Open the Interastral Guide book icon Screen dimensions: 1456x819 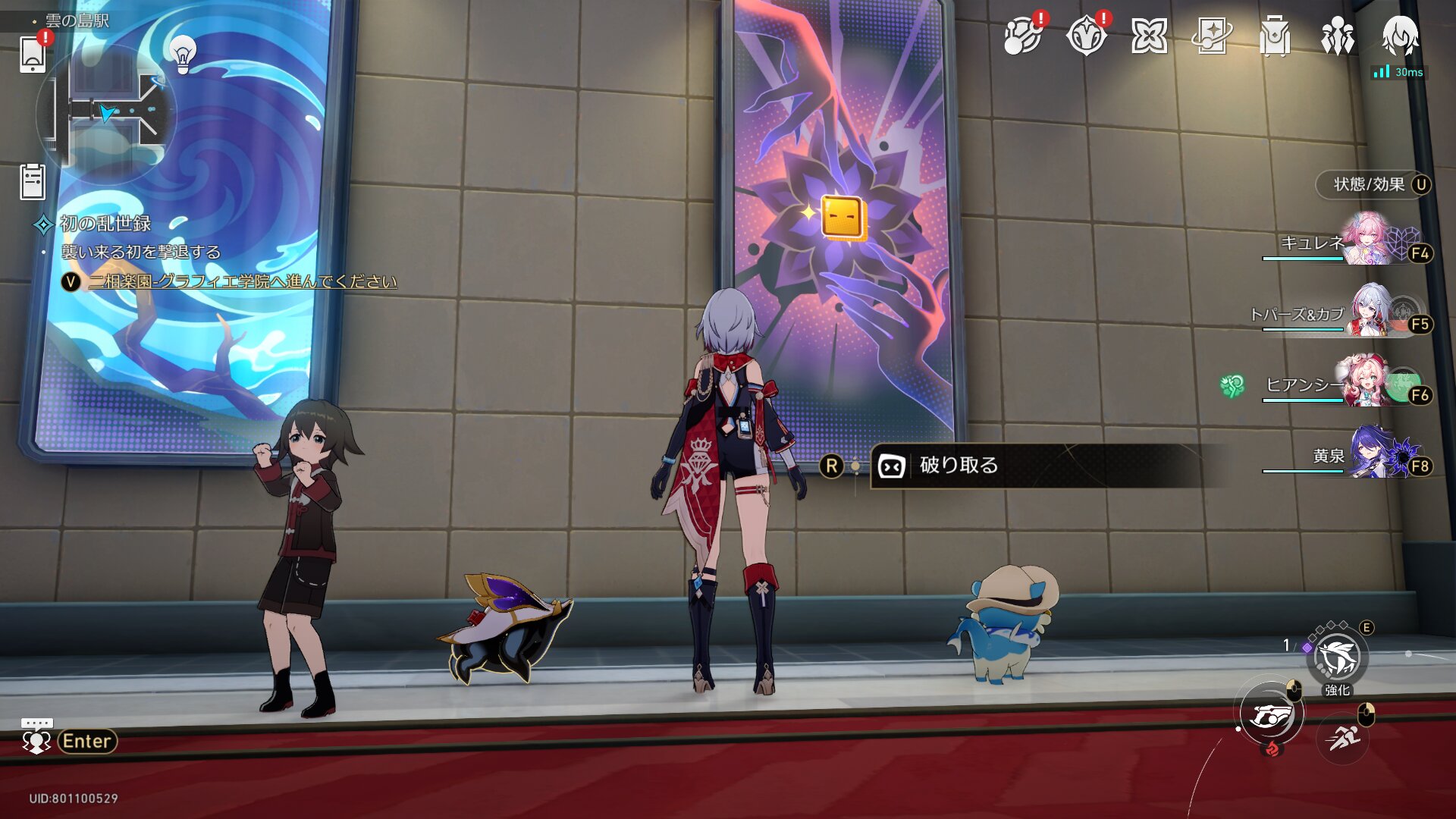pos(1212,36)
